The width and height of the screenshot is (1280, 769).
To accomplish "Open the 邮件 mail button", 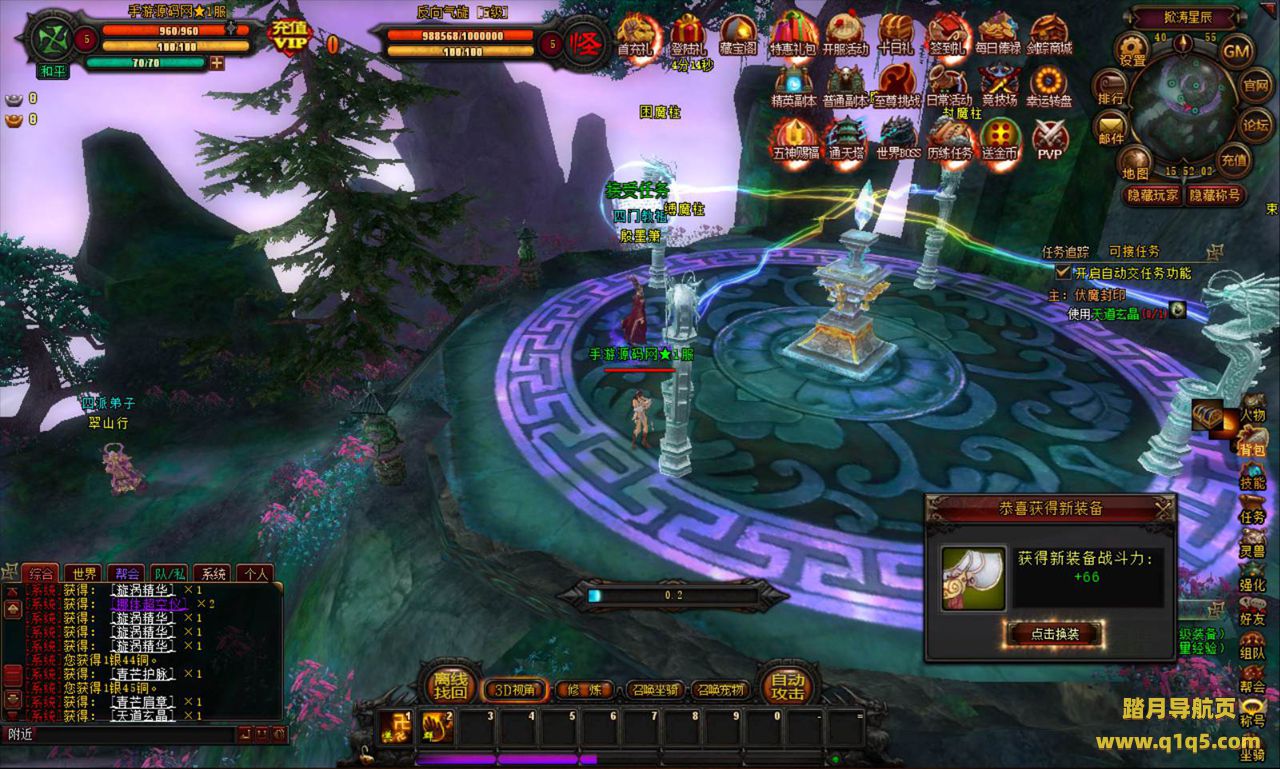I will coord(1110,127).
